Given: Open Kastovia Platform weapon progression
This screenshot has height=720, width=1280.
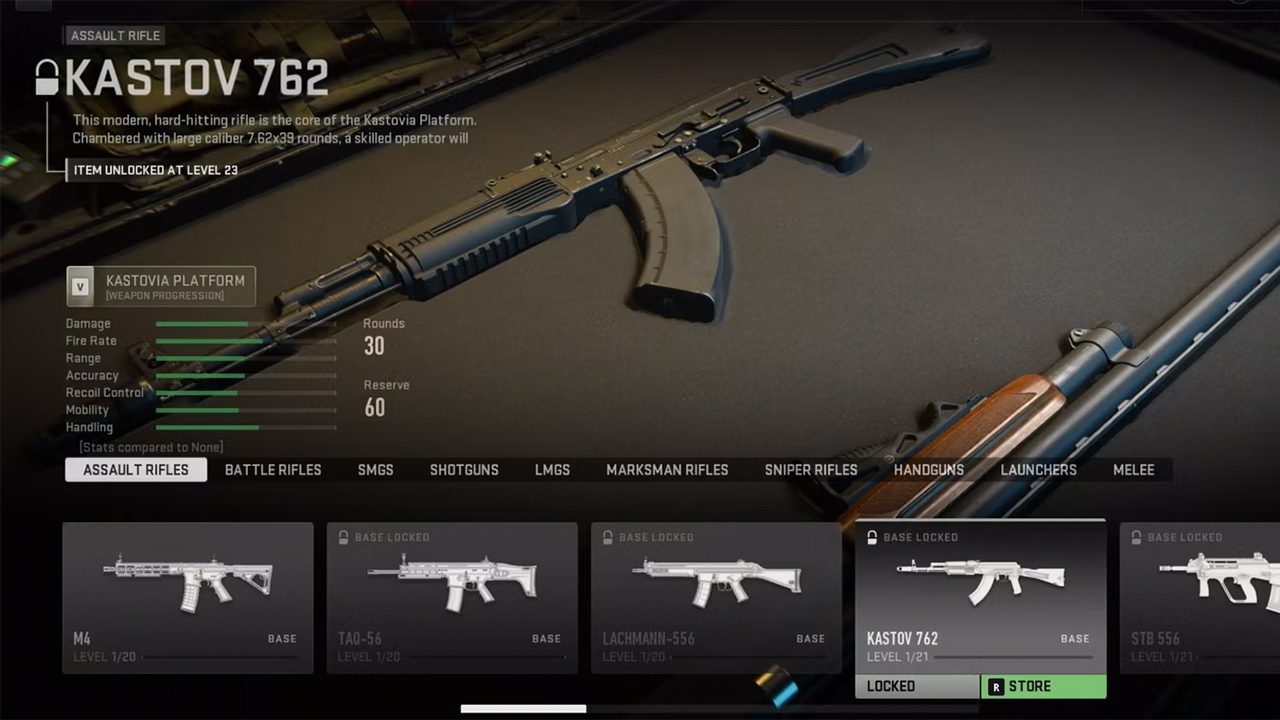Looking at the screenshot, I should pyautogui.click(x=161, y=286).
